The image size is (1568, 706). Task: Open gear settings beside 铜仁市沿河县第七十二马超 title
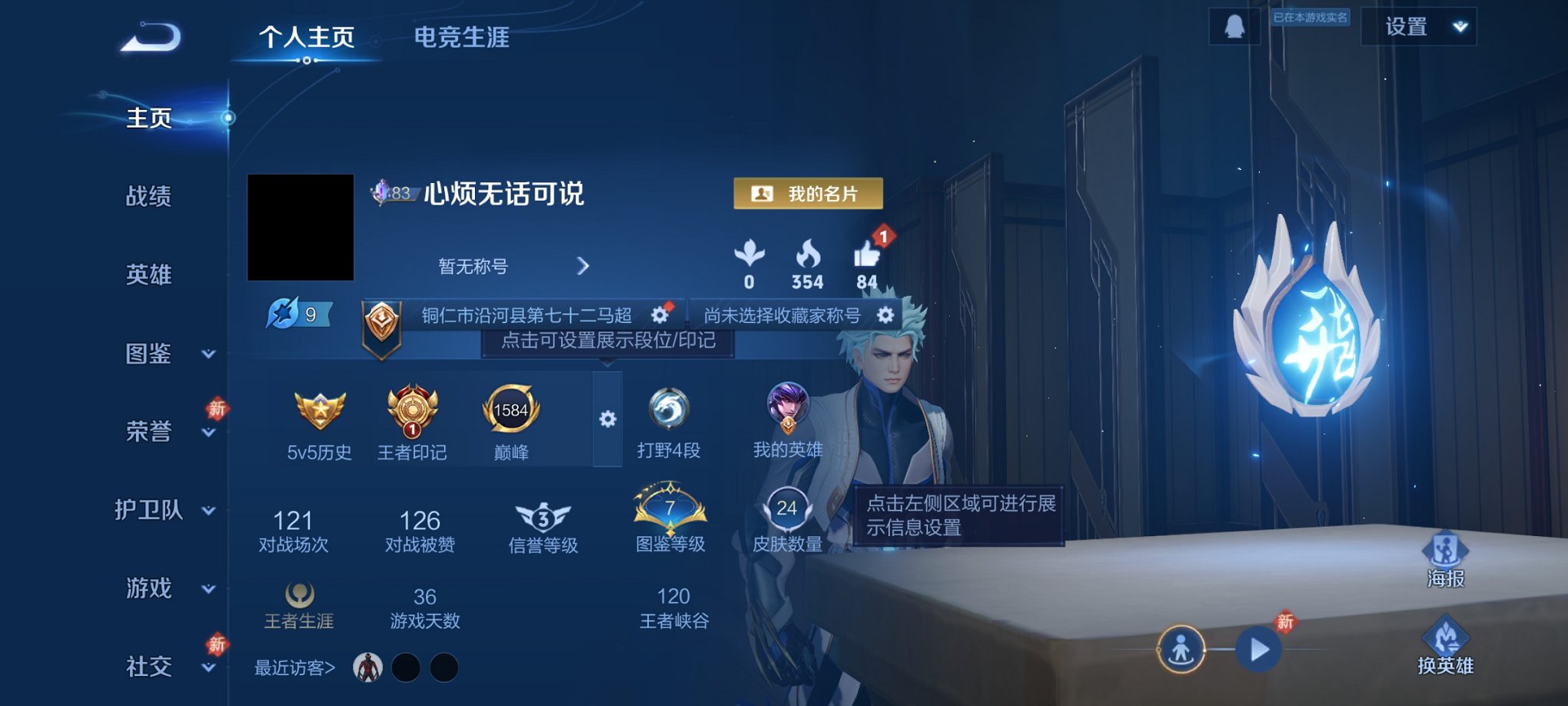pos(661,315)
